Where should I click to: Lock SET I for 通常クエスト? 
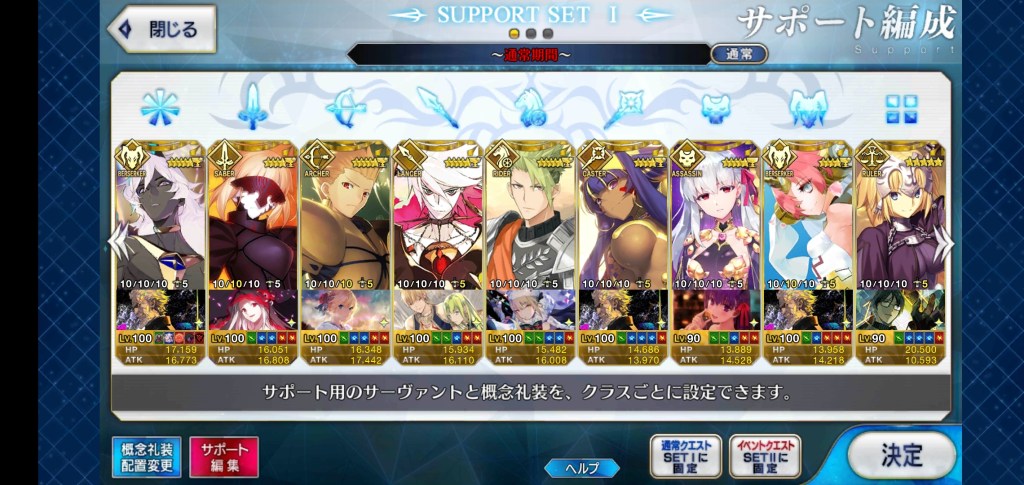[683, 455]
